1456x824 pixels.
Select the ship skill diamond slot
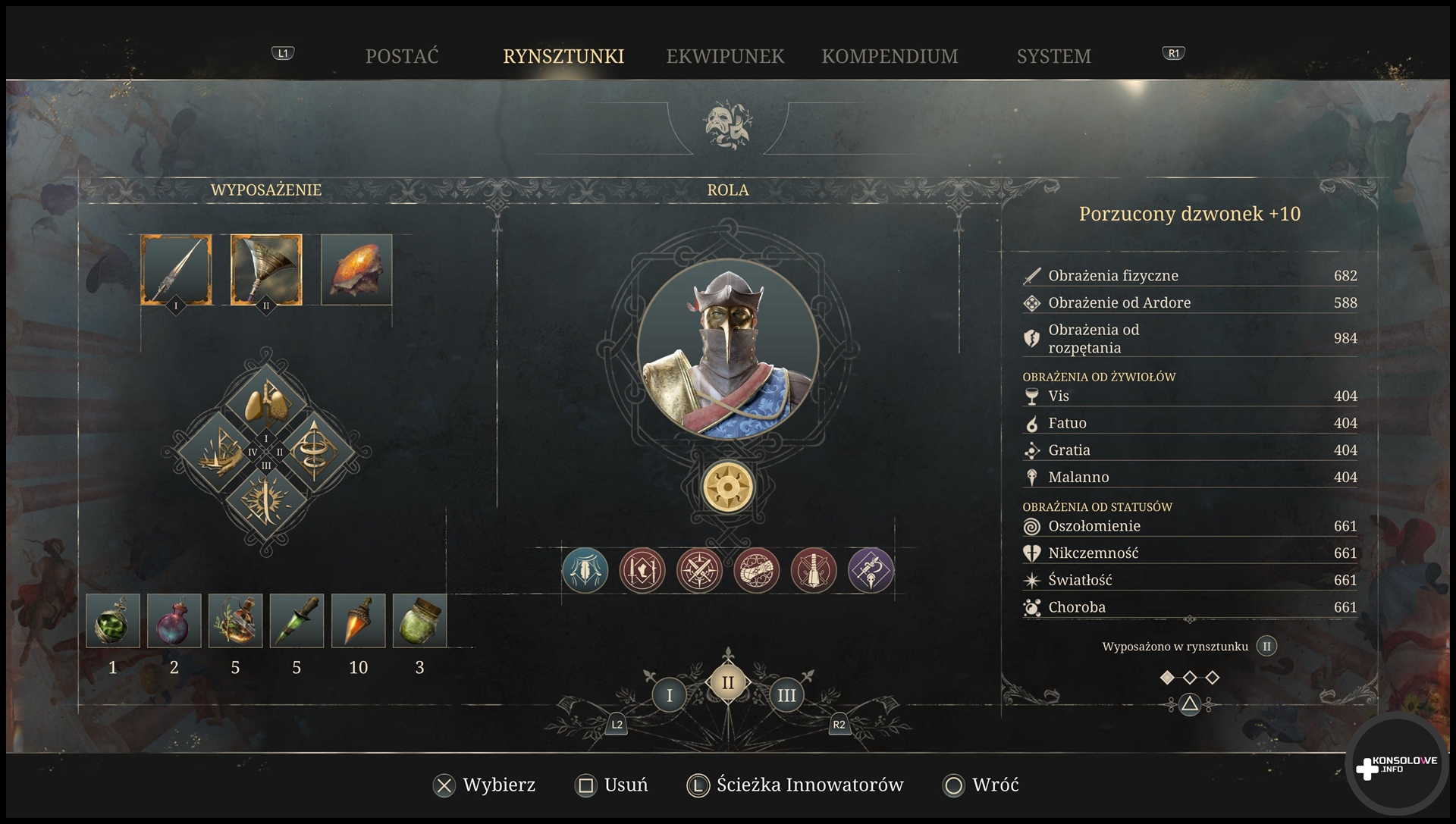pyautogui.click(x=217, y=453)
